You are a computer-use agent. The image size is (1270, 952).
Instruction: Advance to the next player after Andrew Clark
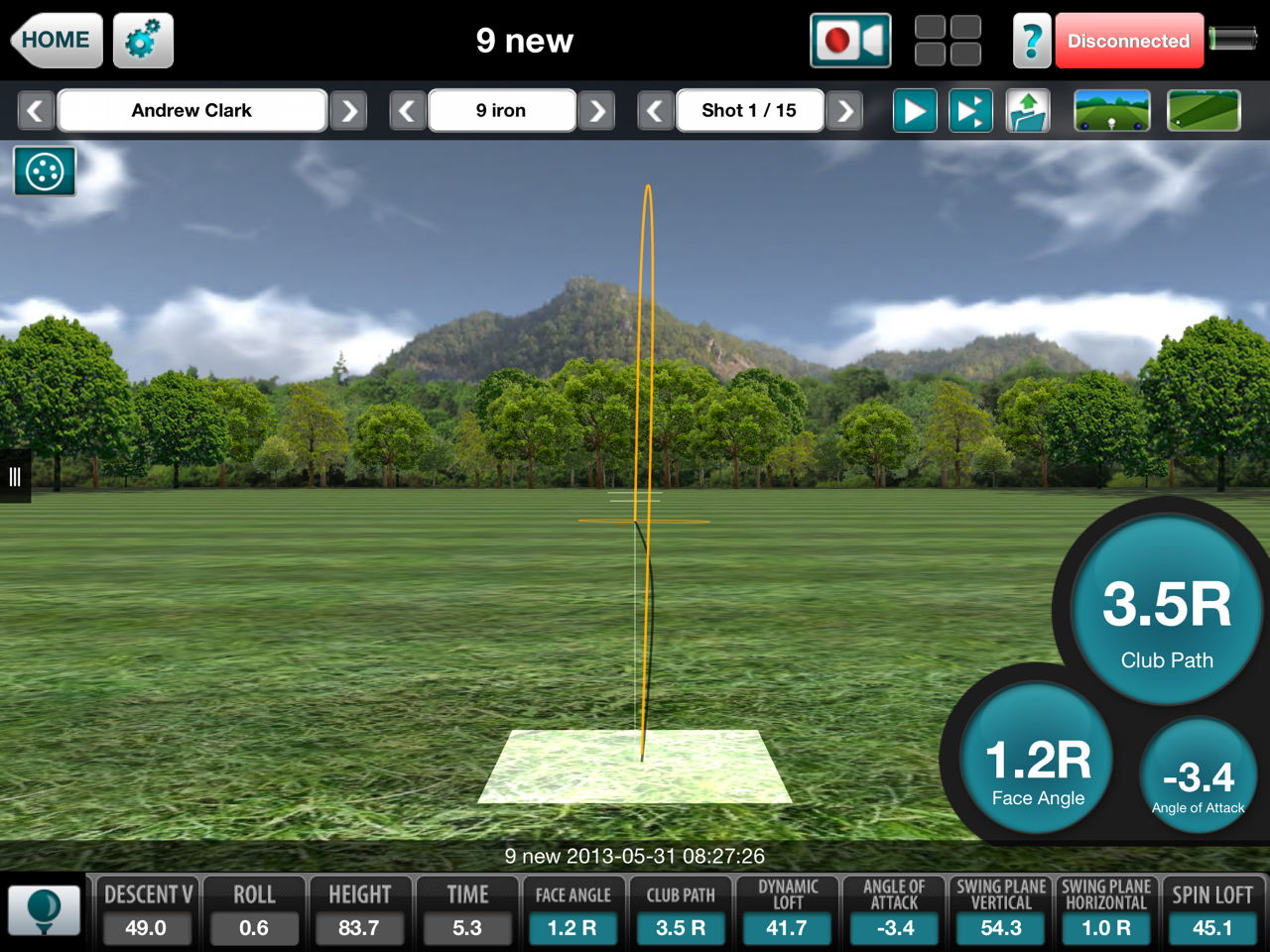coord(348,110)
